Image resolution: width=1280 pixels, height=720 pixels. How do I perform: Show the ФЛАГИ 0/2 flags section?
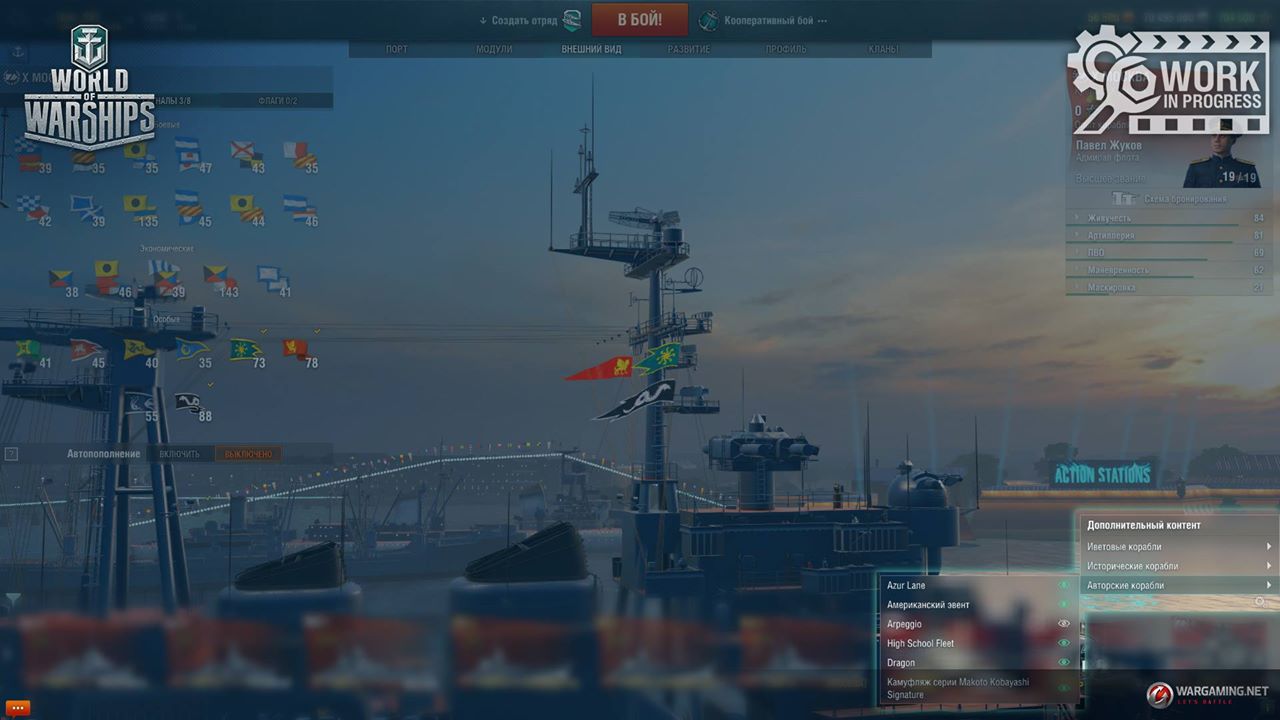point(277,101)
